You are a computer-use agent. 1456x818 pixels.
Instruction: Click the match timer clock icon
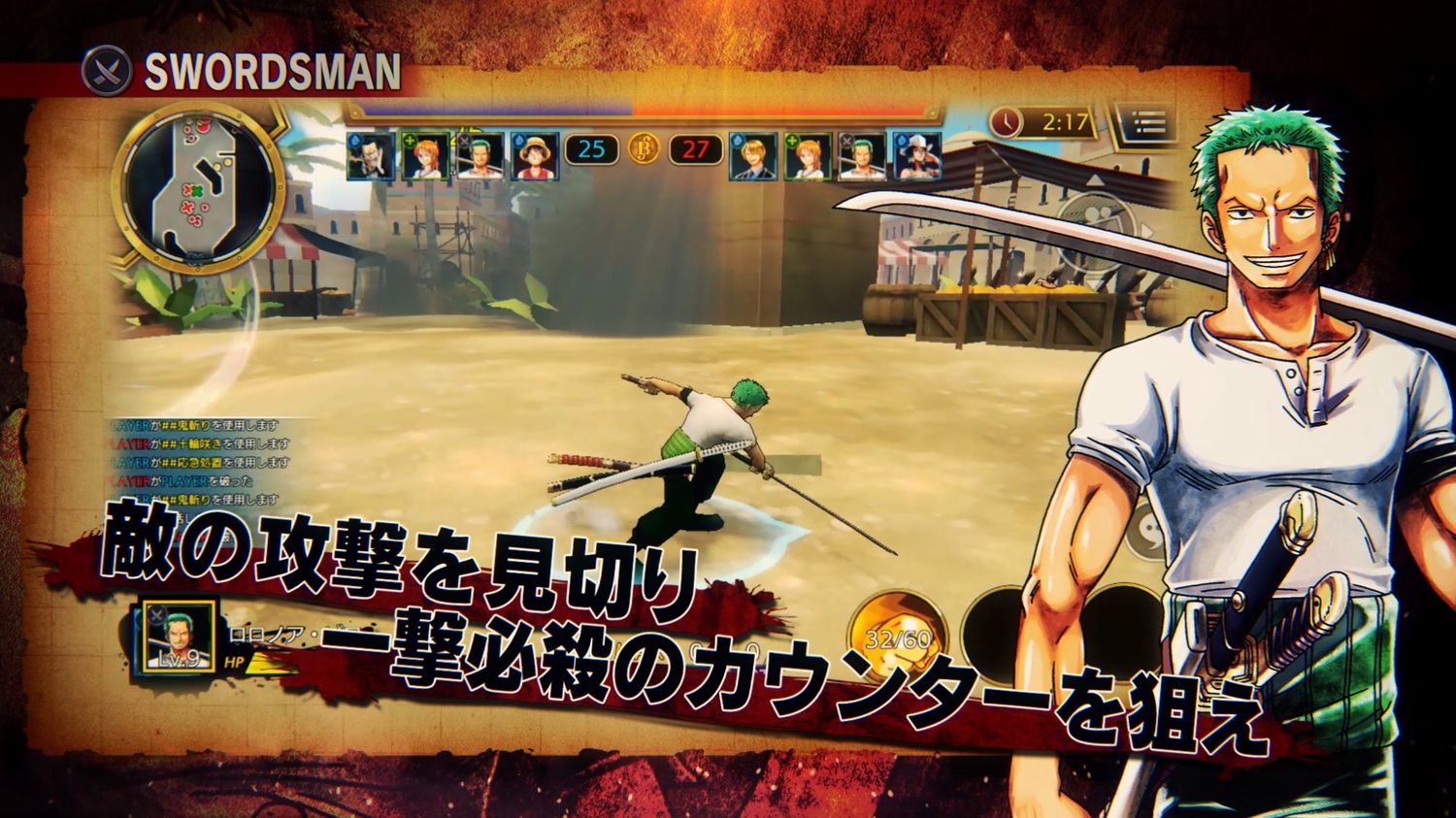point(1007,123)
